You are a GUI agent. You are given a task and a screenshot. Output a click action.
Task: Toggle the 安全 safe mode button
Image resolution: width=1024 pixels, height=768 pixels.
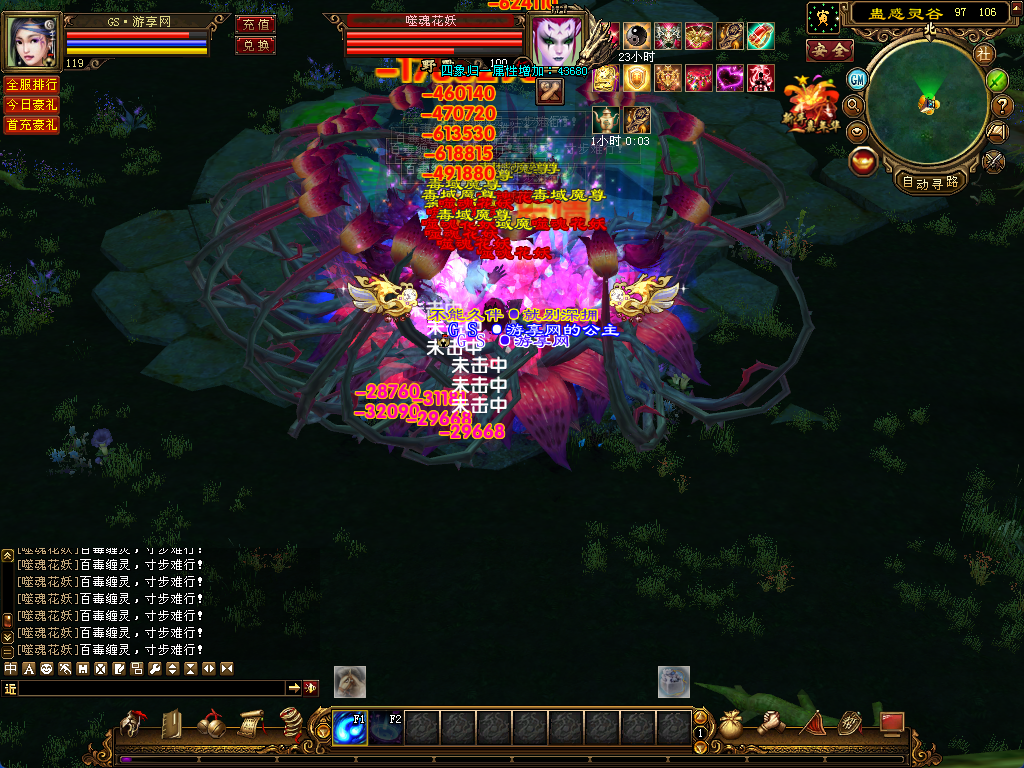829,49
